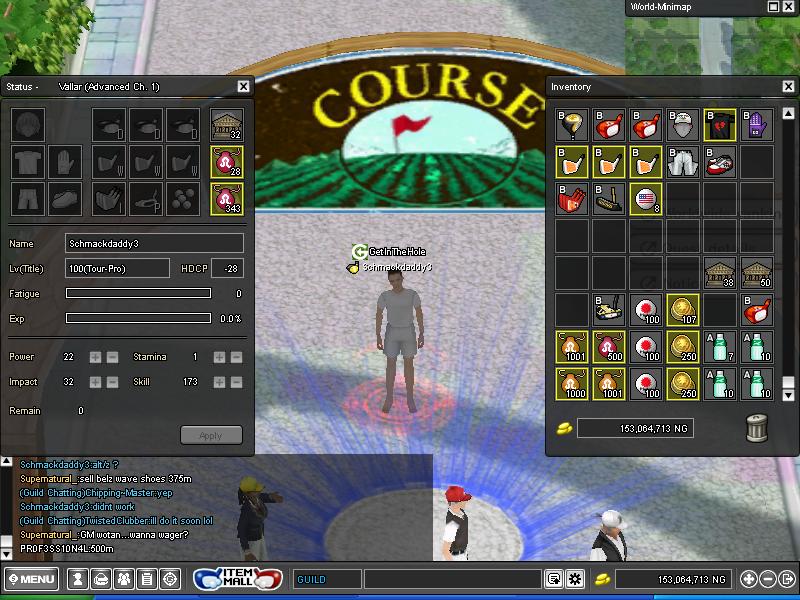Select the purple glove in inventory

point(758,125)
